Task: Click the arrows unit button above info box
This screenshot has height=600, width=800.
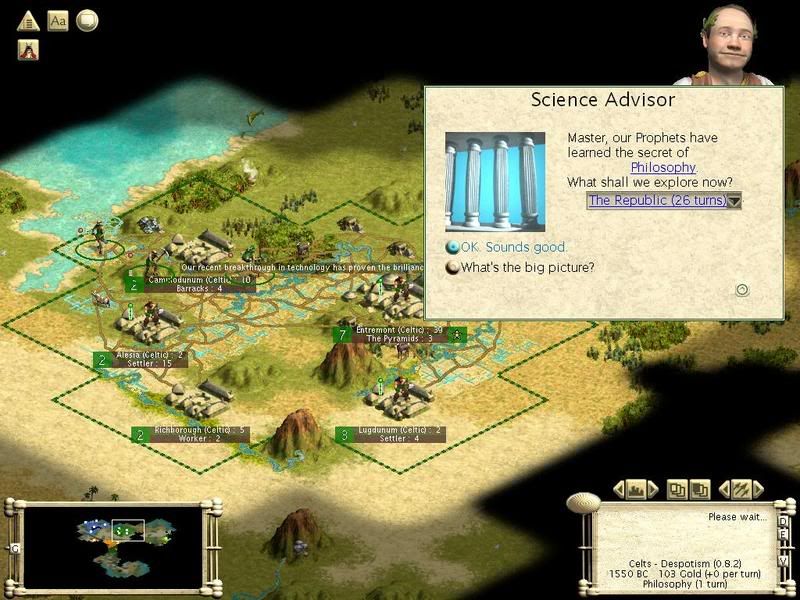Action: pyautogui.click(x=741, y=489)
